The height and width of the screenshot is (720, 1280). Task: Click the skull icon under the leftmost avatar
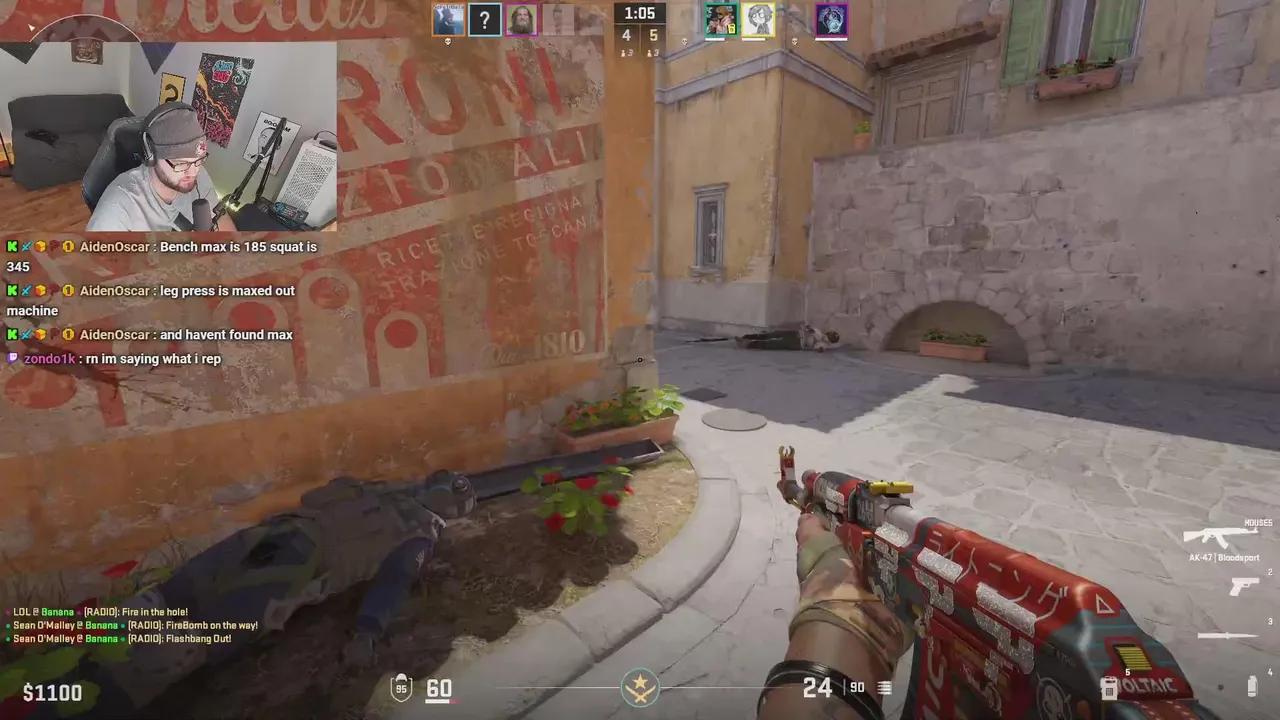tap(448, 40)
